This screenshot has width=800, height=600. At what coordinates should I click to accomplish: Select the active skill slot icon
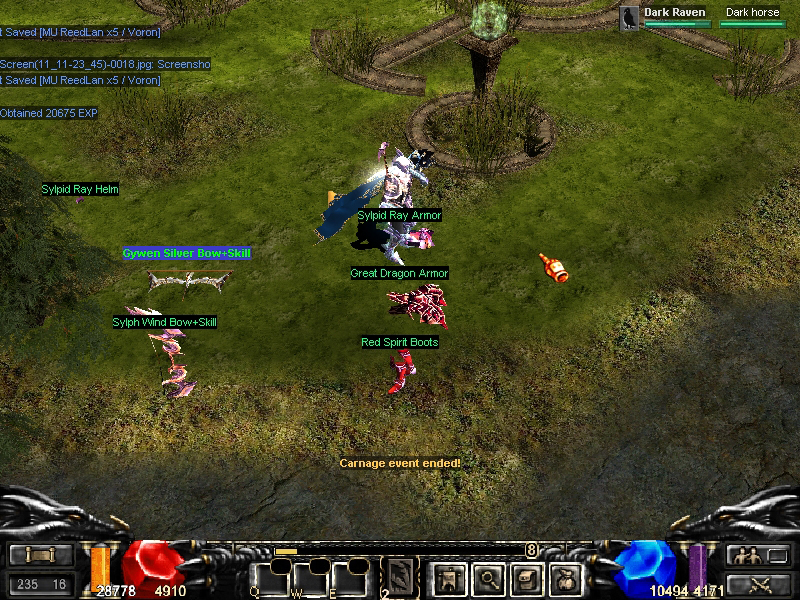click(x=401, y=576)
